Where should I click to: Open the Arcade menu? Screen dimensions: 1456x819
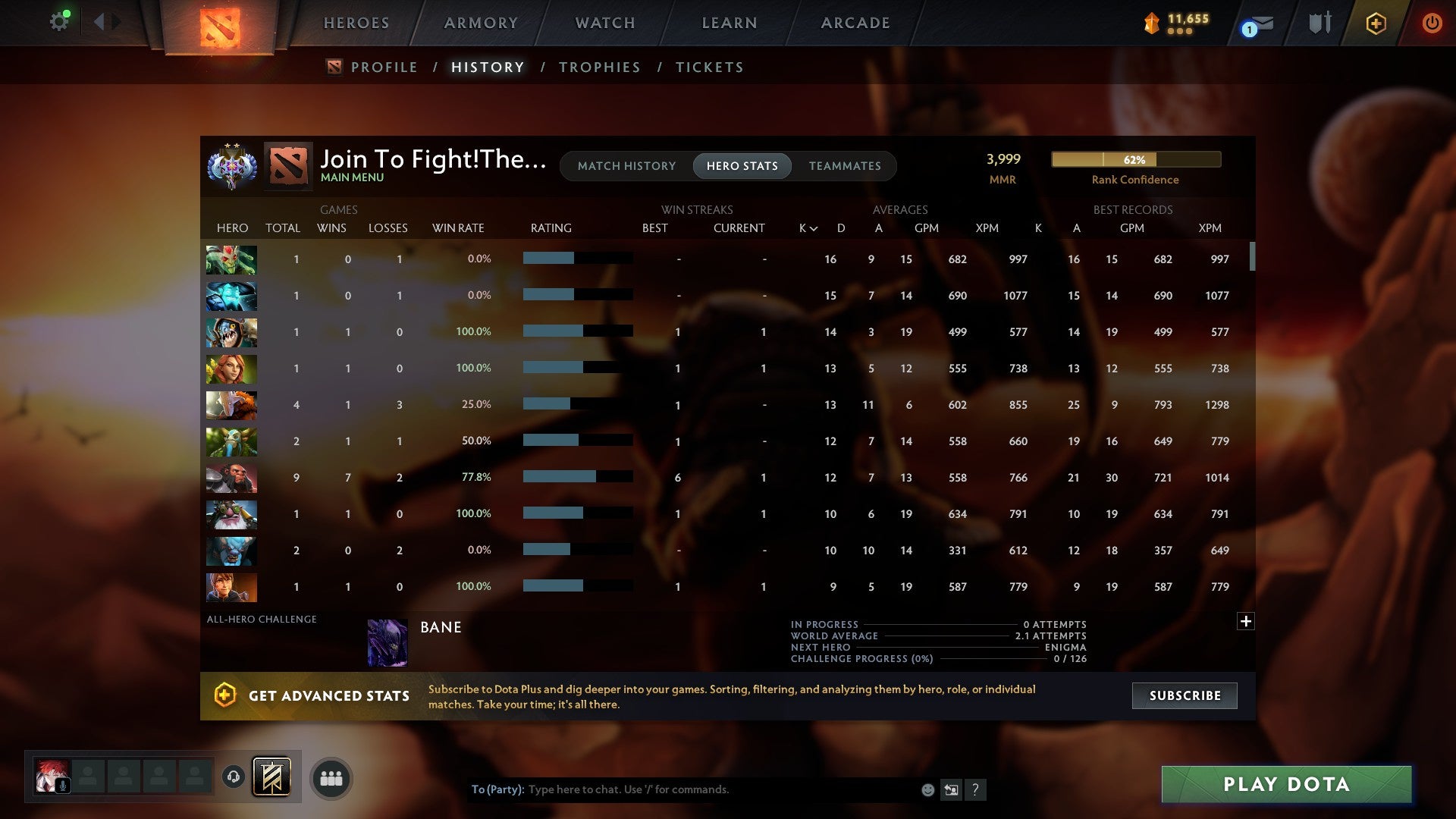(855, 23)
